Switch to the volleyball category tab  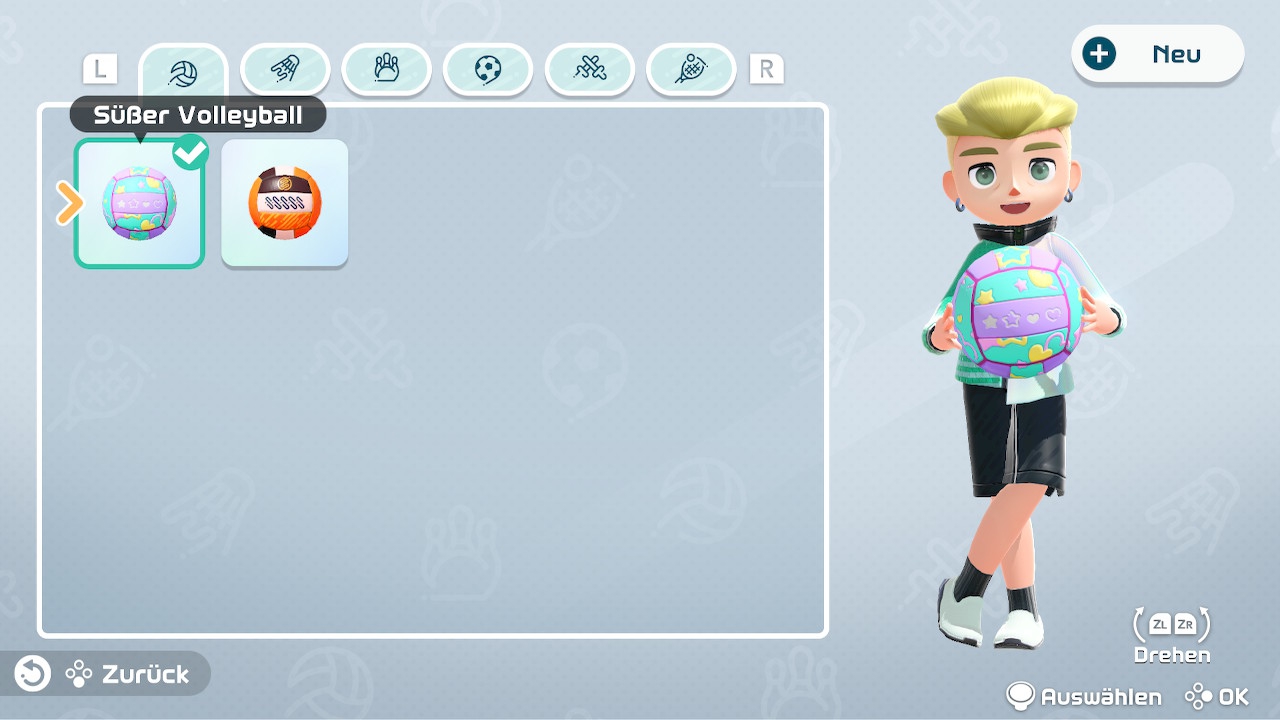tap(183, 73)
